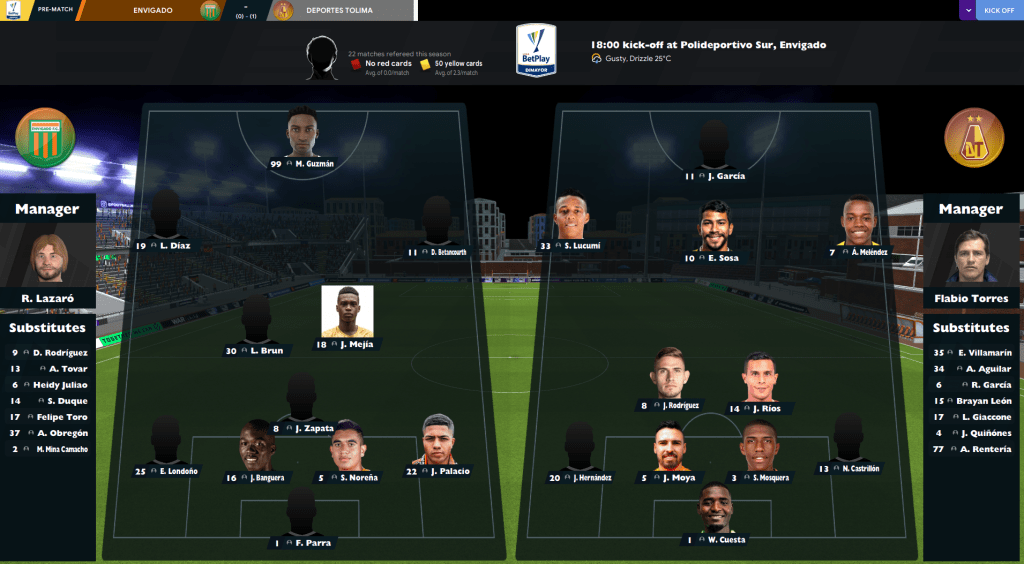View manager R. Lazaró's profile

pyautogui.click(x=47, y=260)
